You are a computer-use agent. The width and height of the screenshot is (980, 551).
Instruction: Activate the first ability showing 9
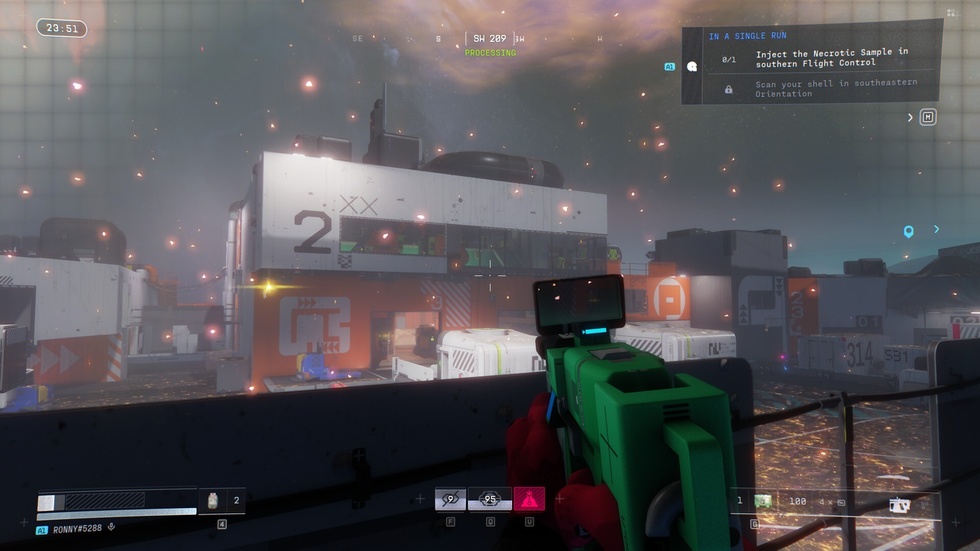450,499
